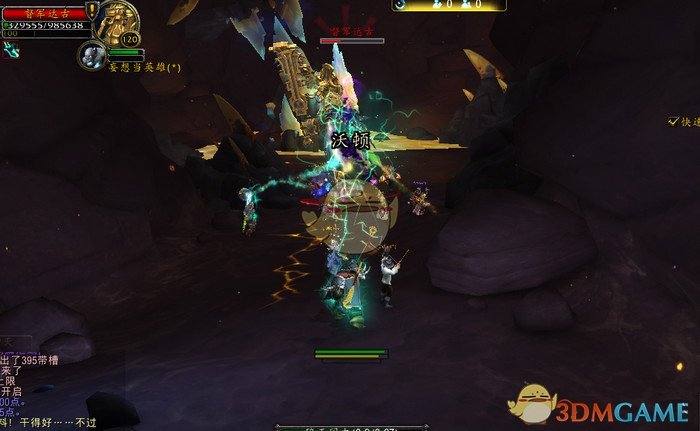Click the encounter status bar at top center
This screenshot has width=700, height=431.
point(448,5)
